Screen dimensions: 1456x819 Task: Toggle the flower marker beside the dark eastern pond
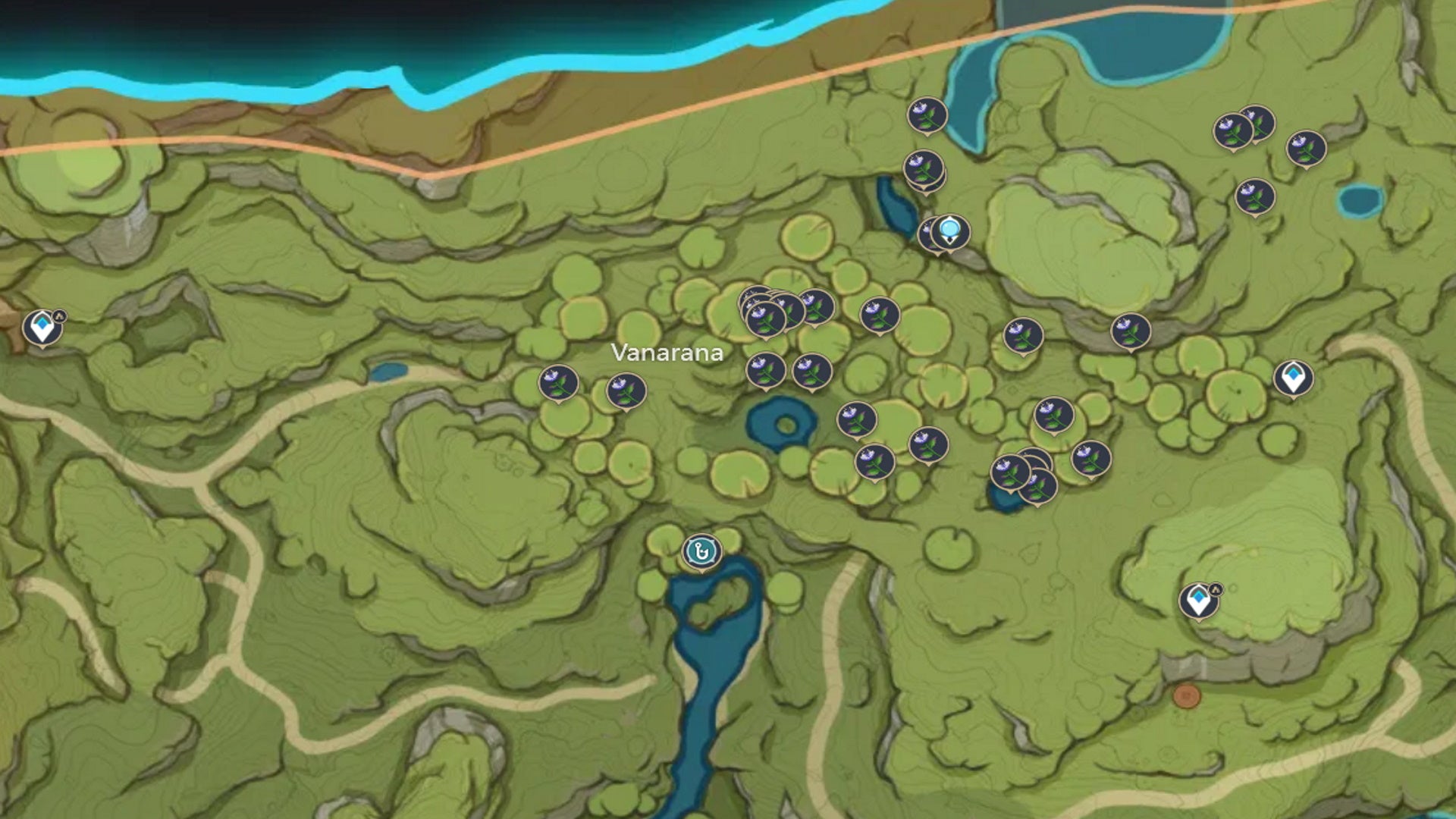pyautogui.click(x=1011, y=473)
